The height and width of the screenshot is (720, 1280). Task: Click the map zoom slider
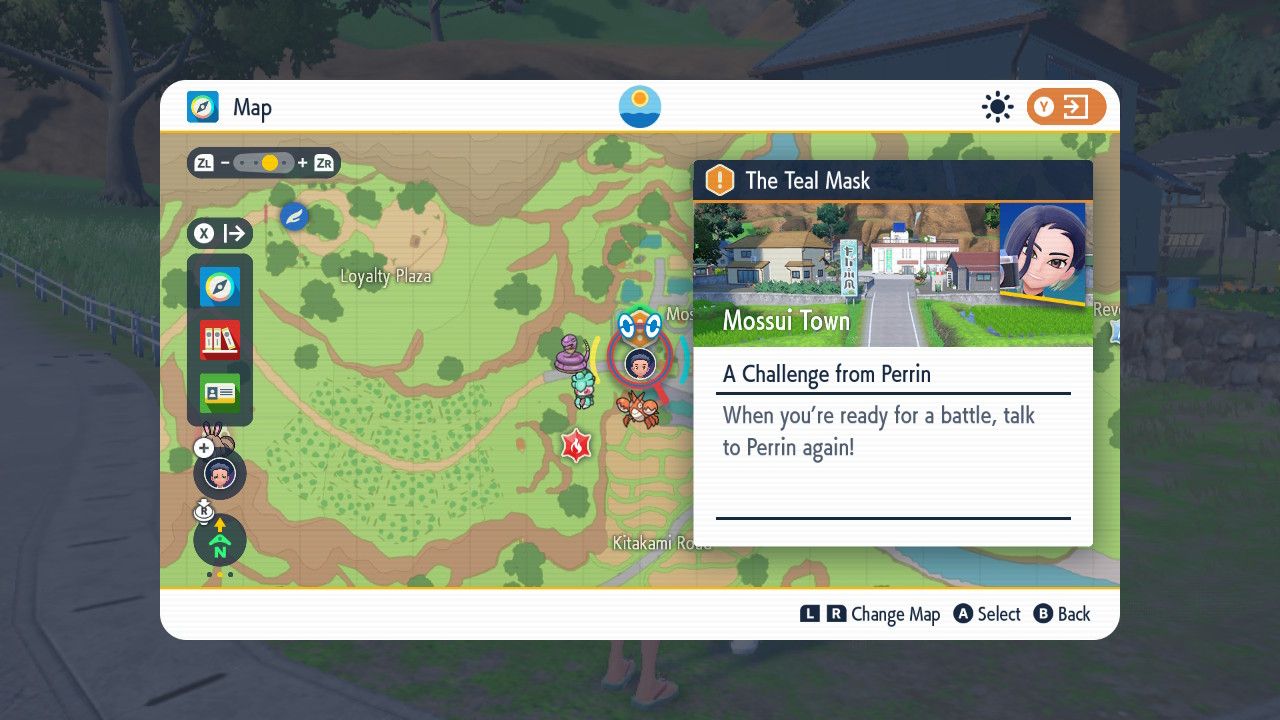click(265, 162)
